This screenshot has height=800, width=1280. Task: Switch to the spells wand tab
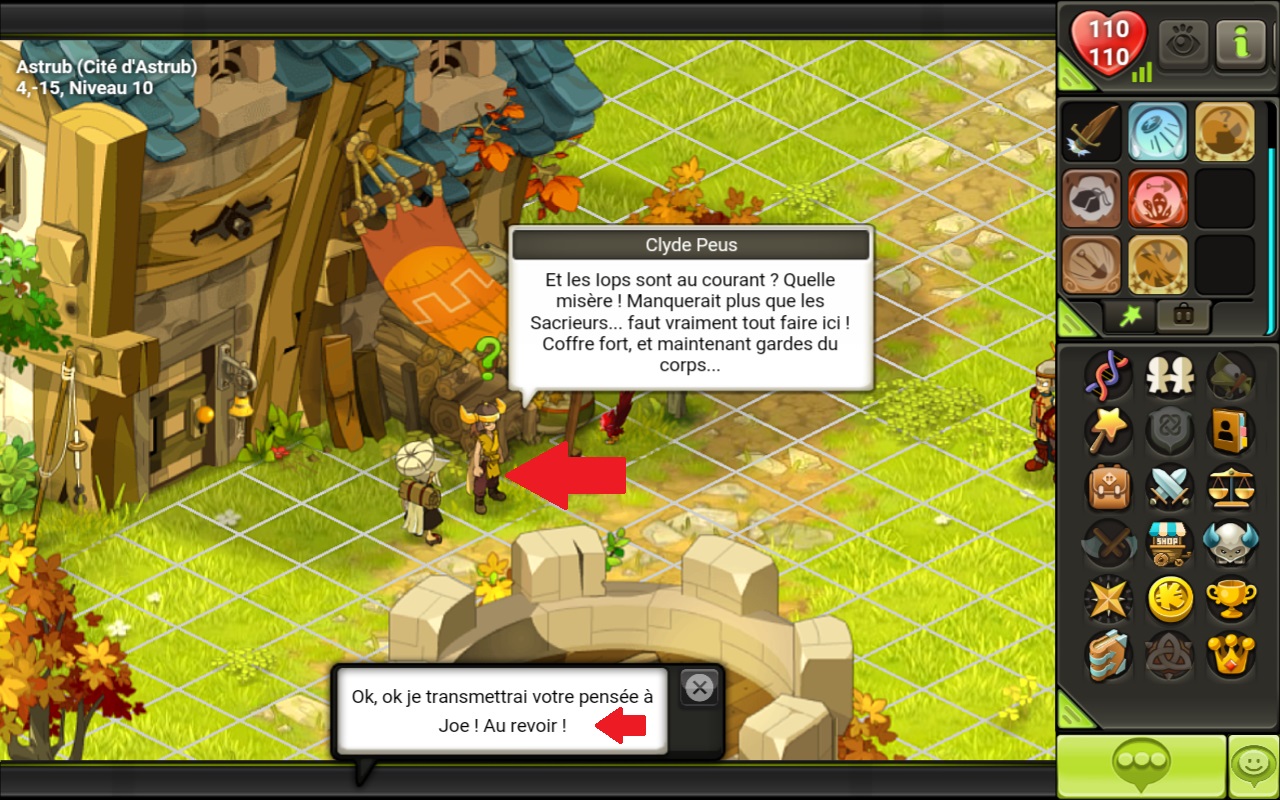(x=1129, y=316)
